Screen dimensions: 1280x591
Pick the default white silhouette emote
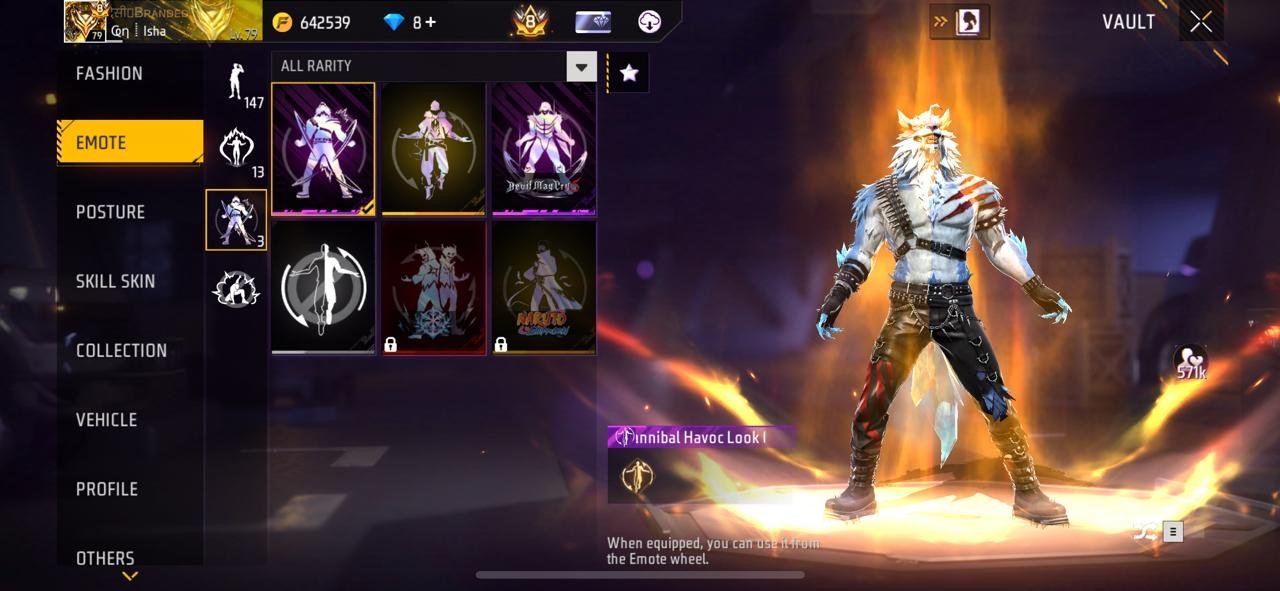(x=323, y=288)
